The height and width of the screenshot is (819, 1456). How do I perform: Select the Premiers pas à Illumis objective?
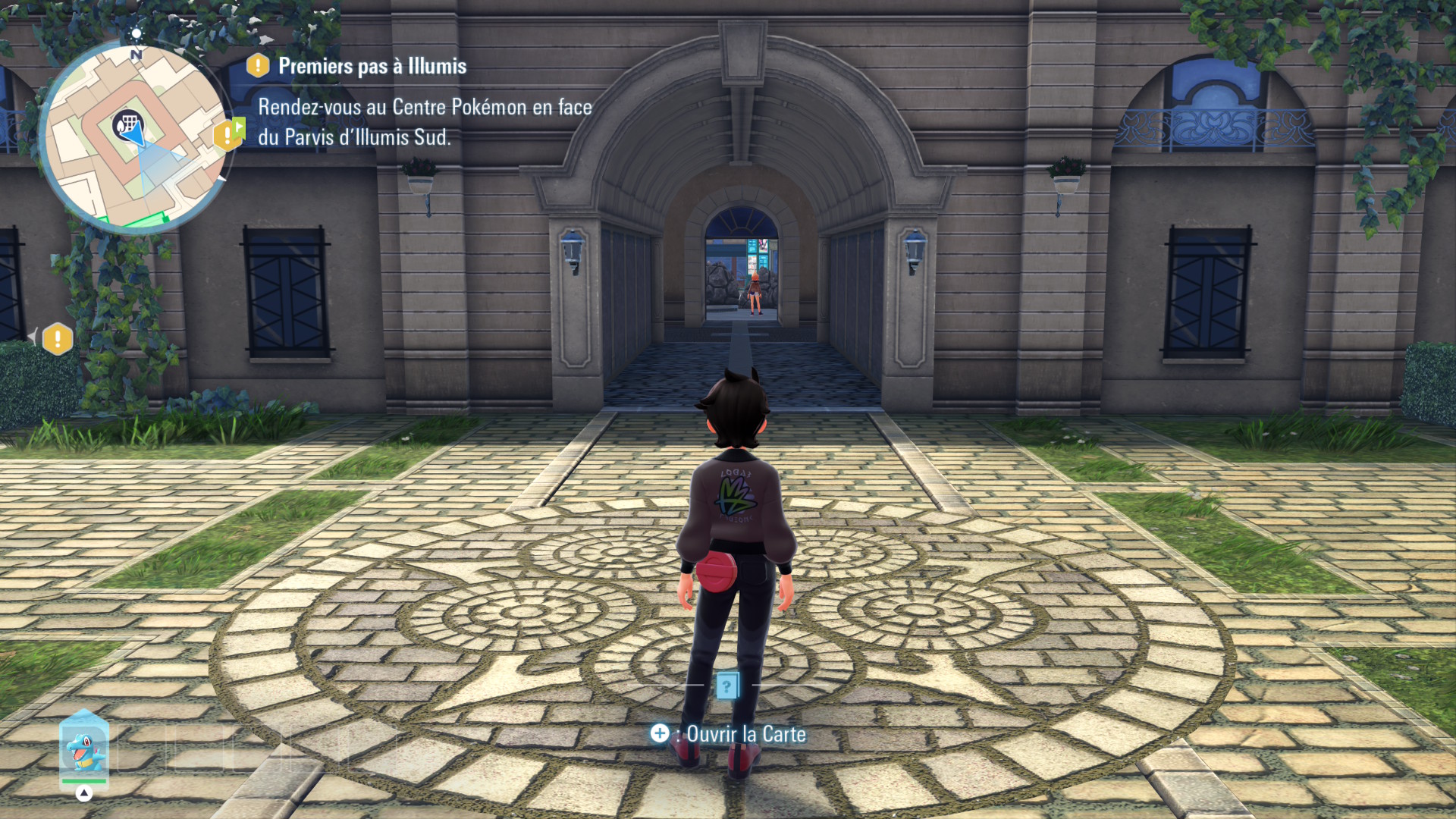pyautogui.click(x=372, y=67)
